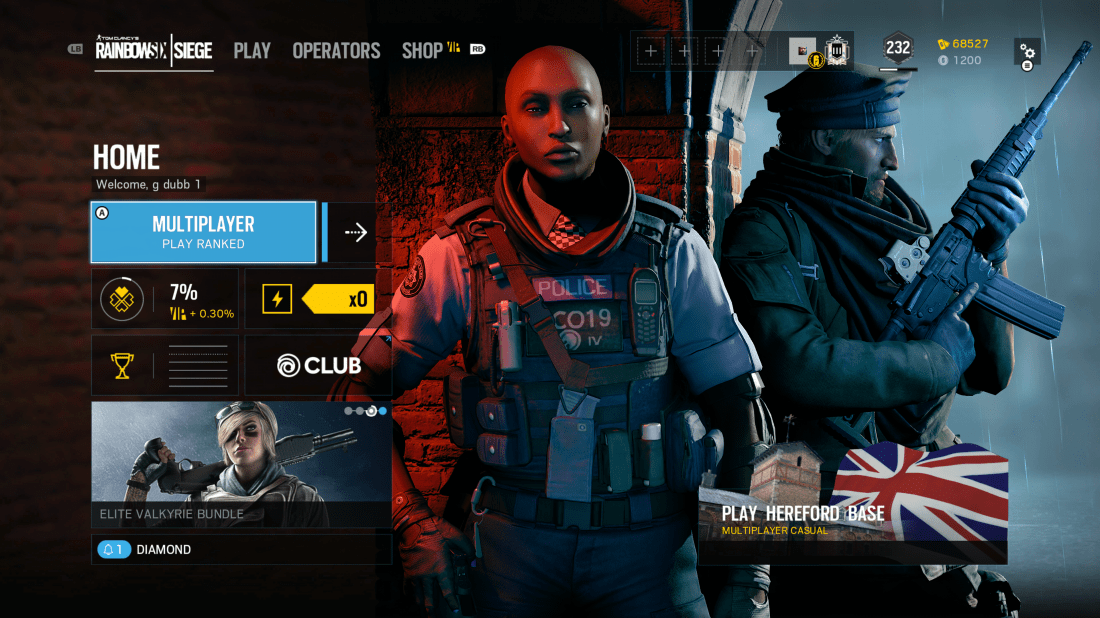Screen dimensions: 1100x618
Task: Open the Ubisoft Club tile
Action: 318,365
